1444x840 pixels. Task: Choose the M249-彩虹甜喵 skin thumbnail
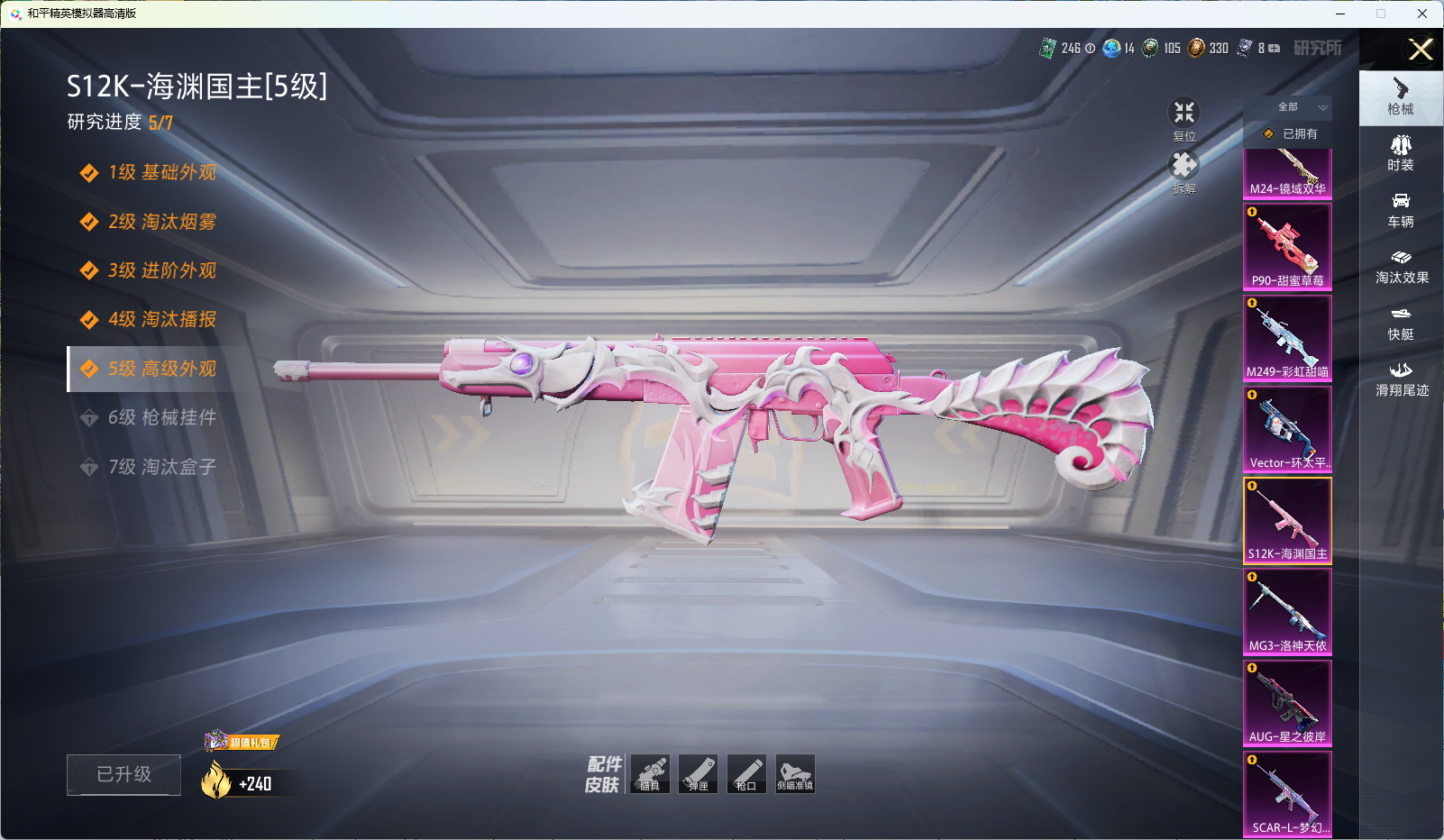pyautogui.click(x=1287, y=337)
